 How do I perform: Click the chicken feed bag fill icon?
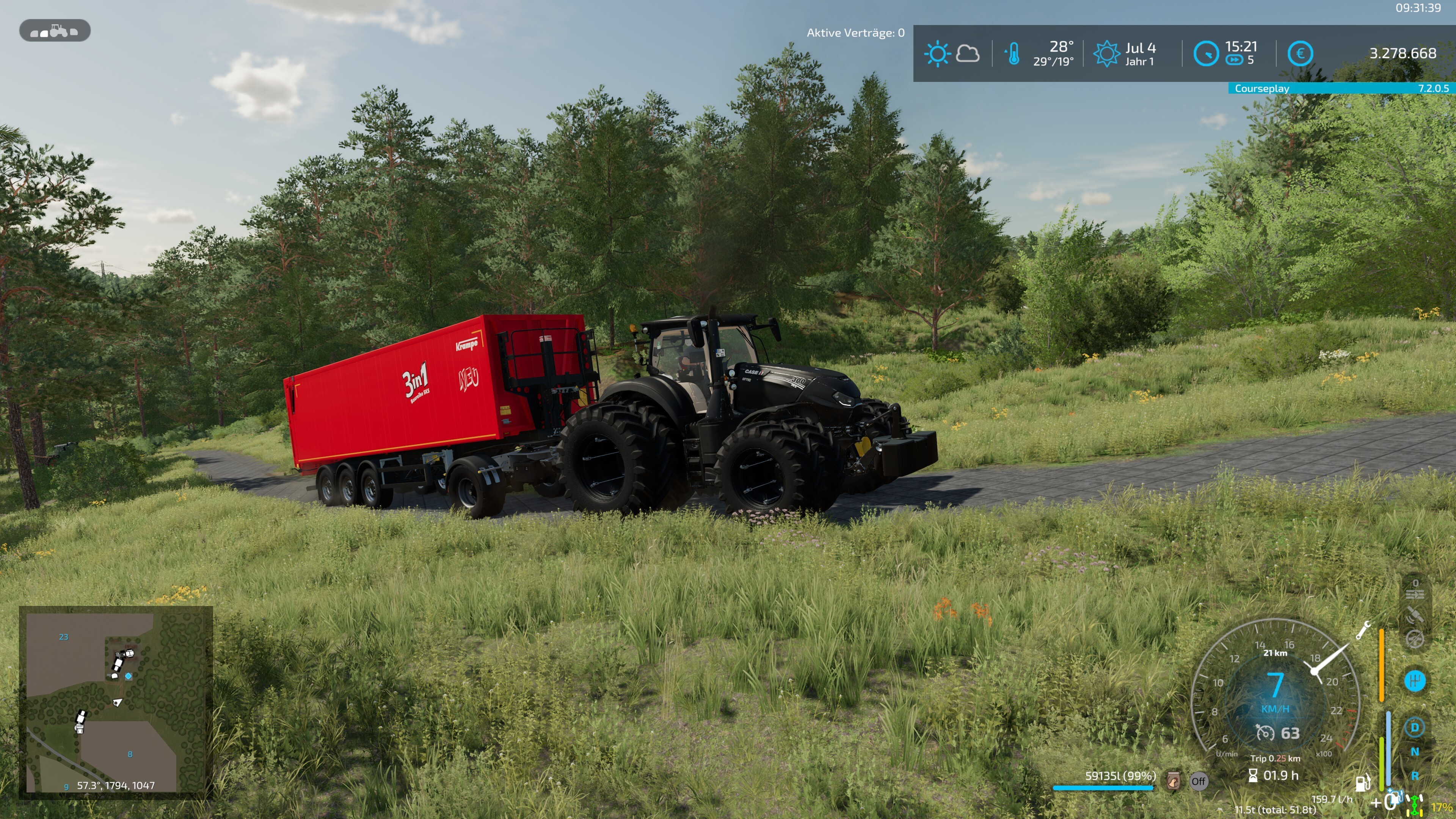pyautogui.click(x=1174, y=782)
